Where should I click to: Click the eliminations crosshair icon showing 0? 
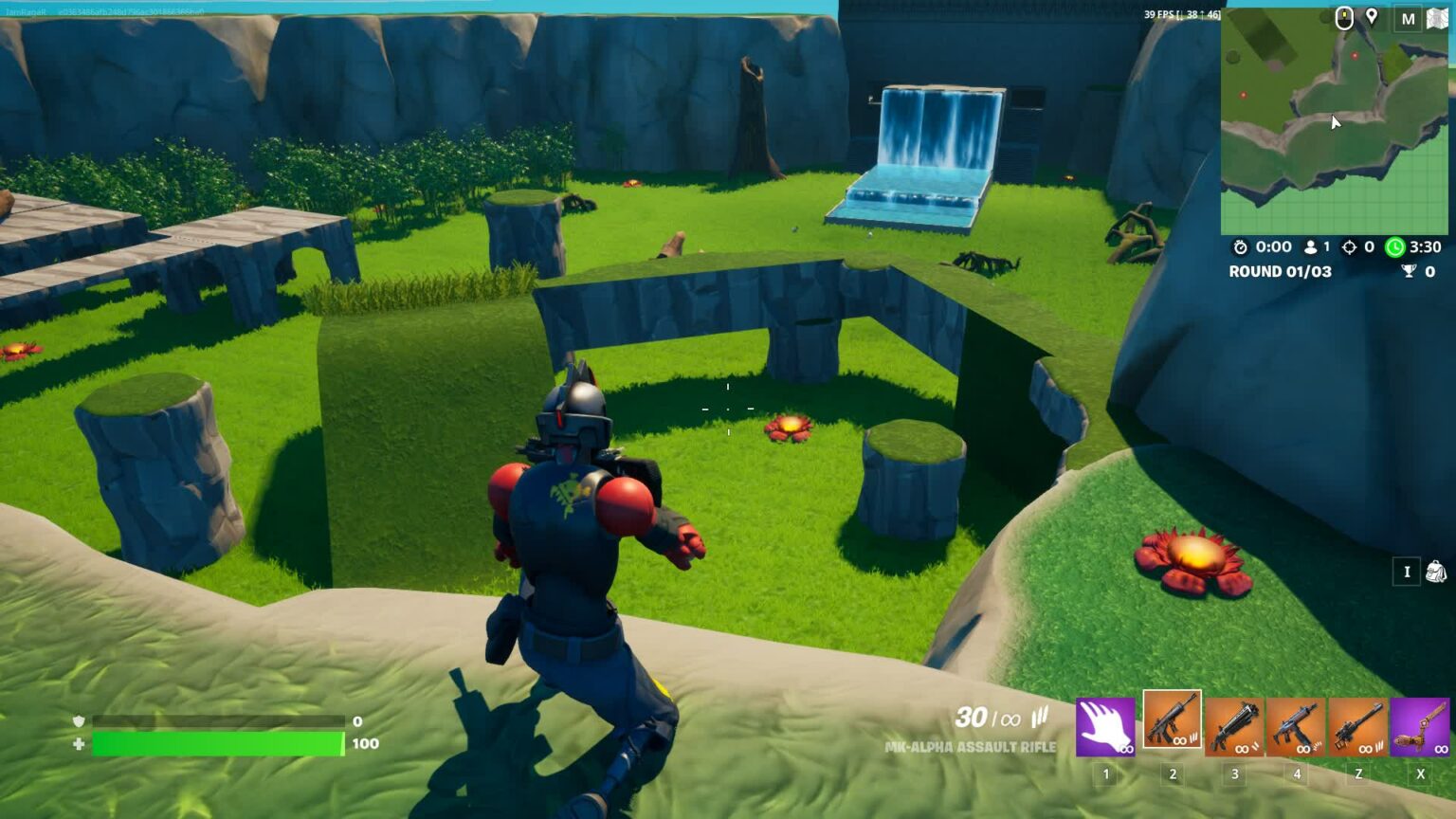(x=1351, y=247)
